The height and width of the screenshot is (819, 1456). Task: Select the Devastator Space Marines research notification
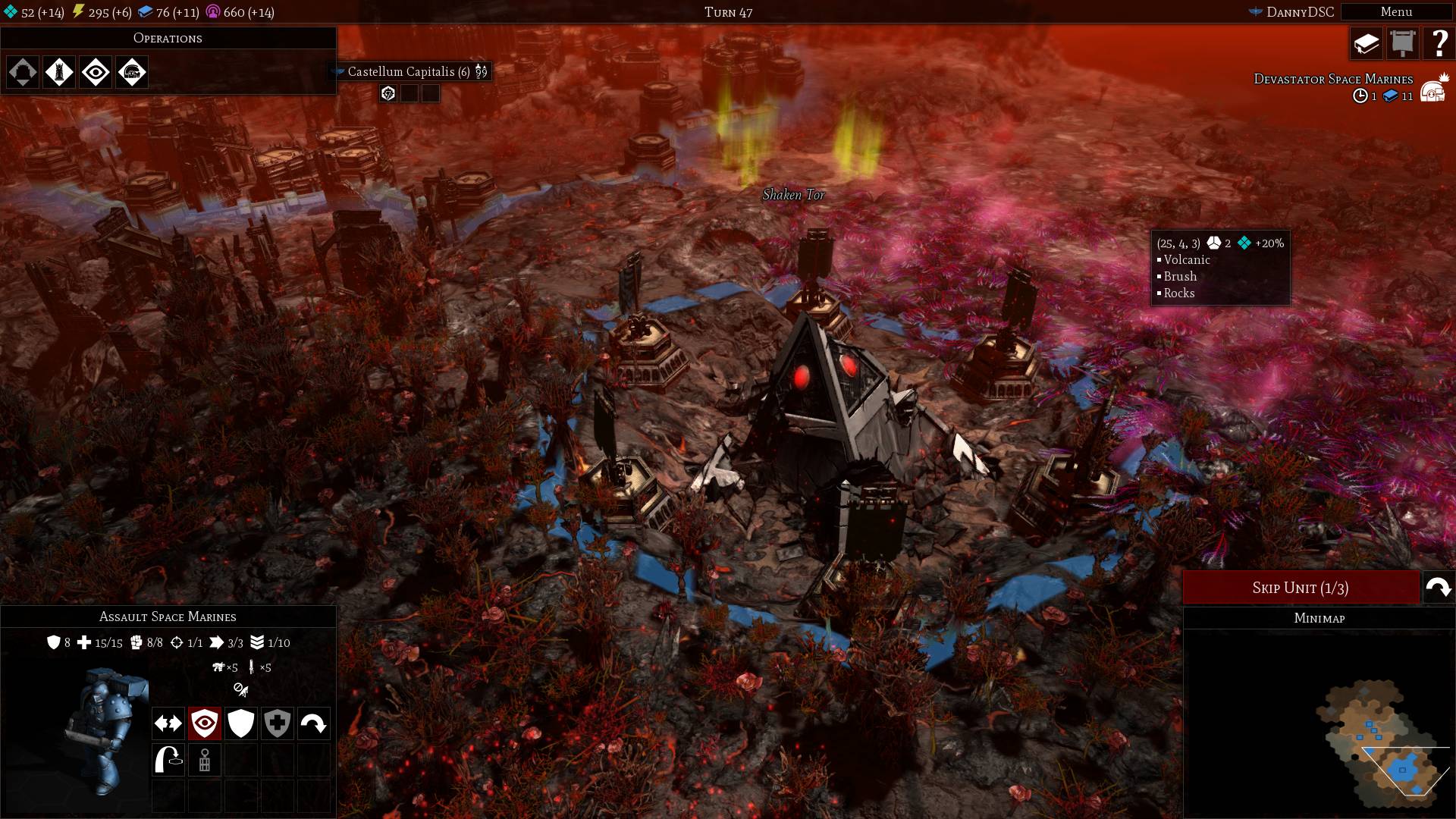(x=1333, y=80)
